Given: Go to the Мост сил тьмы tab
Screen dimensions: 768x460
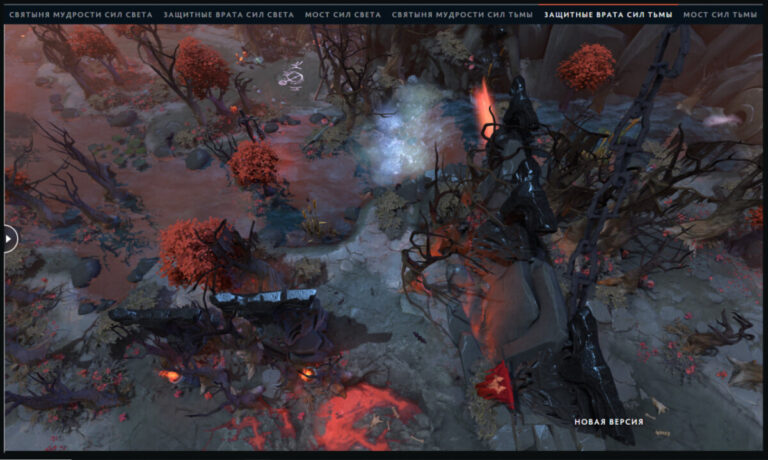Looking at the screenshot, I should click(x=720, y=16).
